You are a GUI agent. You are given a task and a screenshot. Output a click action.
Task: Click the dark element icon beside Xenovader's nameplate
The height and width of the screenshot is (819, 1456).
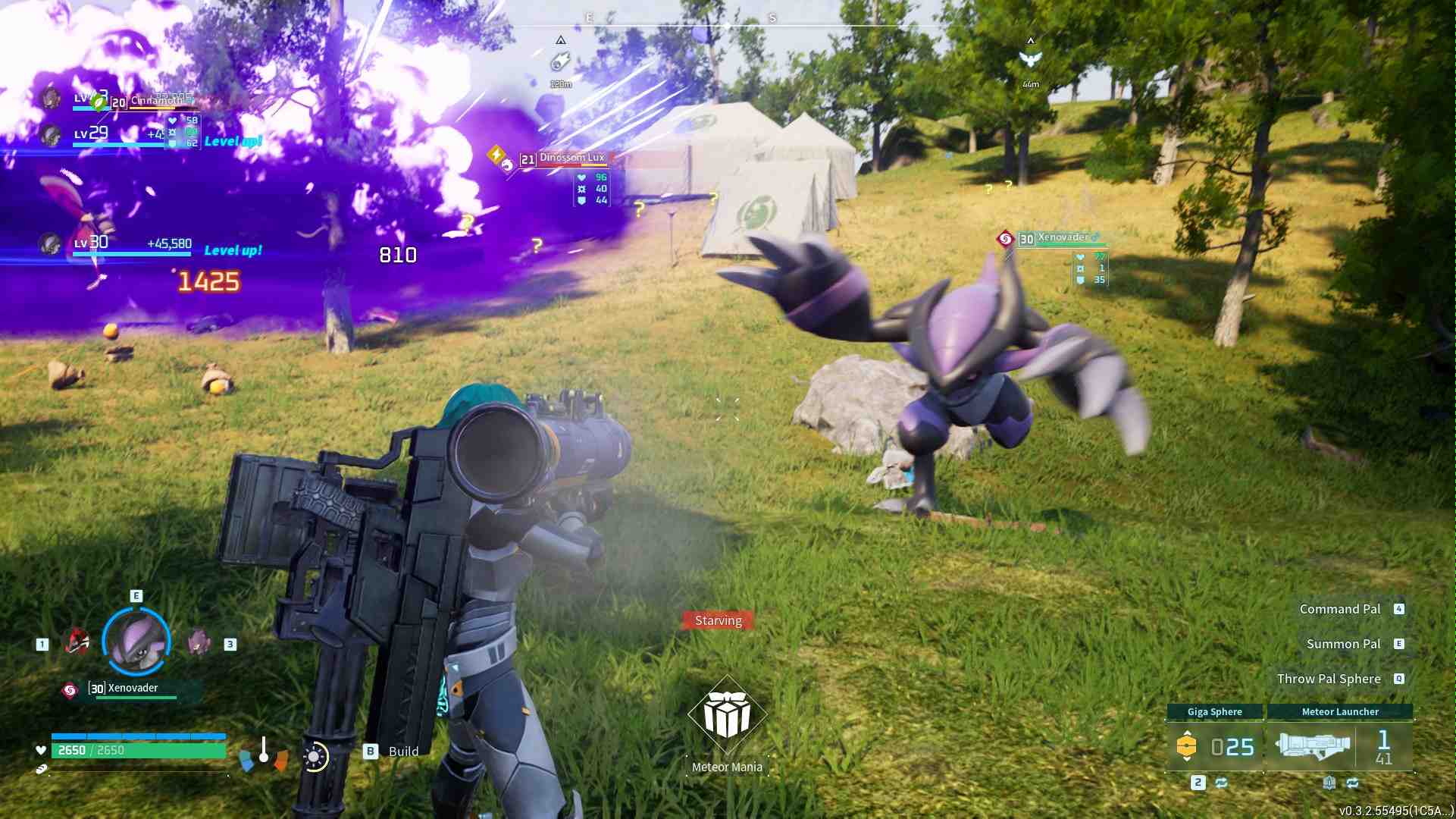(x=1007, y=237)
